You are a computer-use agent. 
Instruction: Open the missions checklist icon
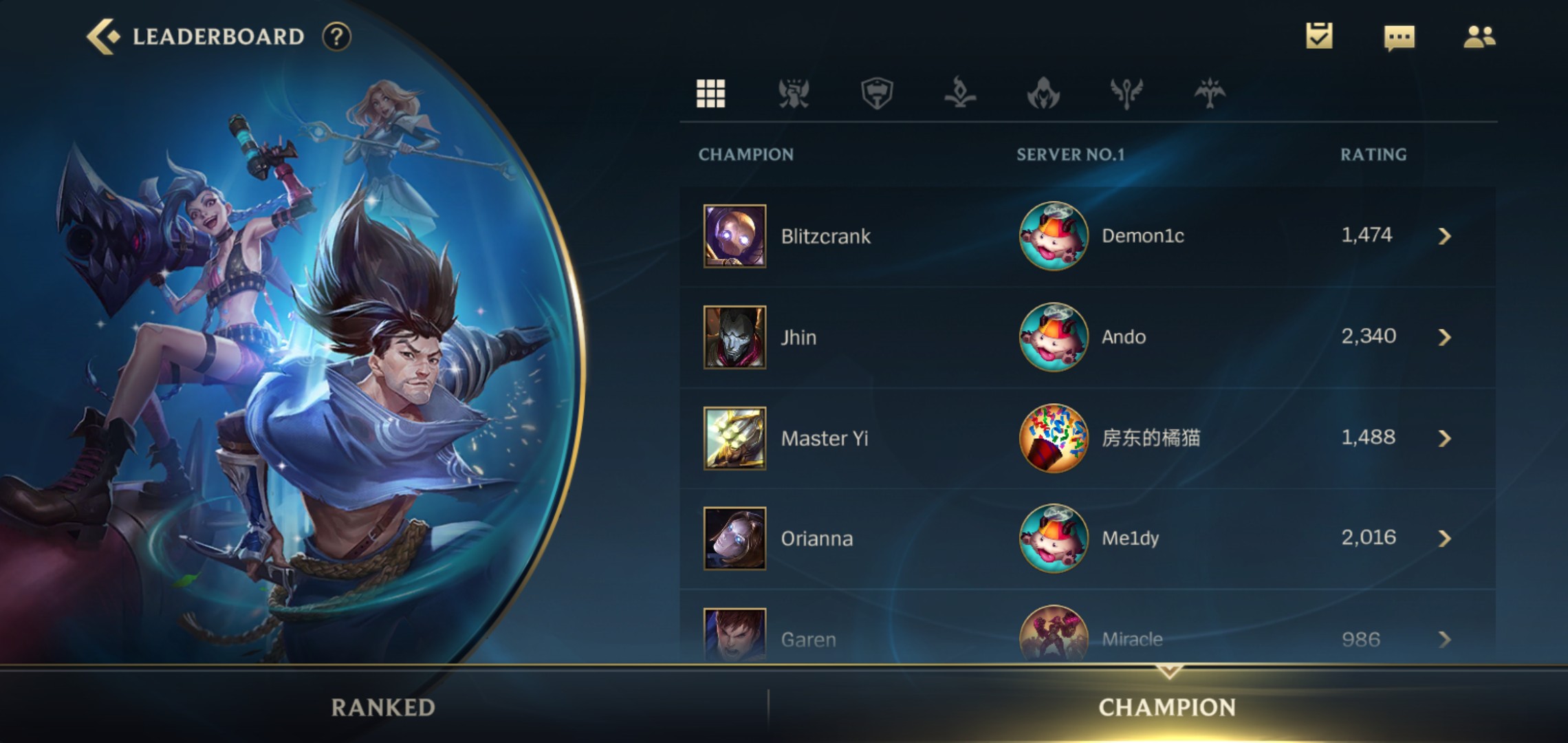click(x=1318, y=36)
